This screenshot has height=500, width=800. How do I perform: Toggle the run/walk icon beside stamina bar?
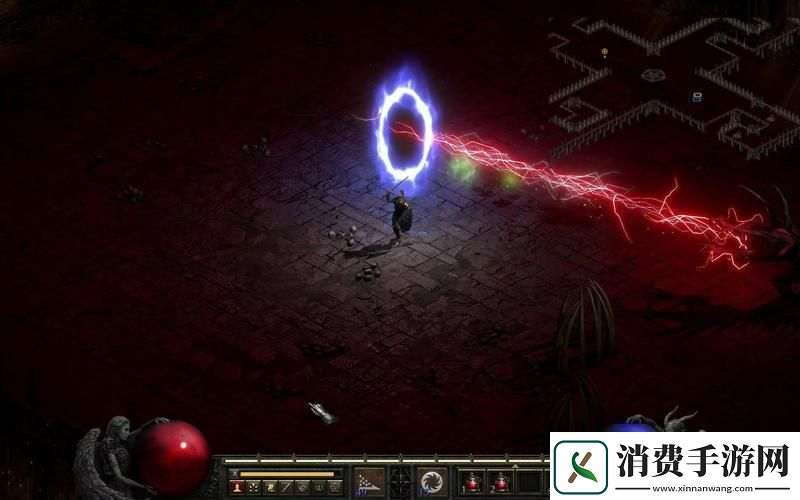[234, 473]
